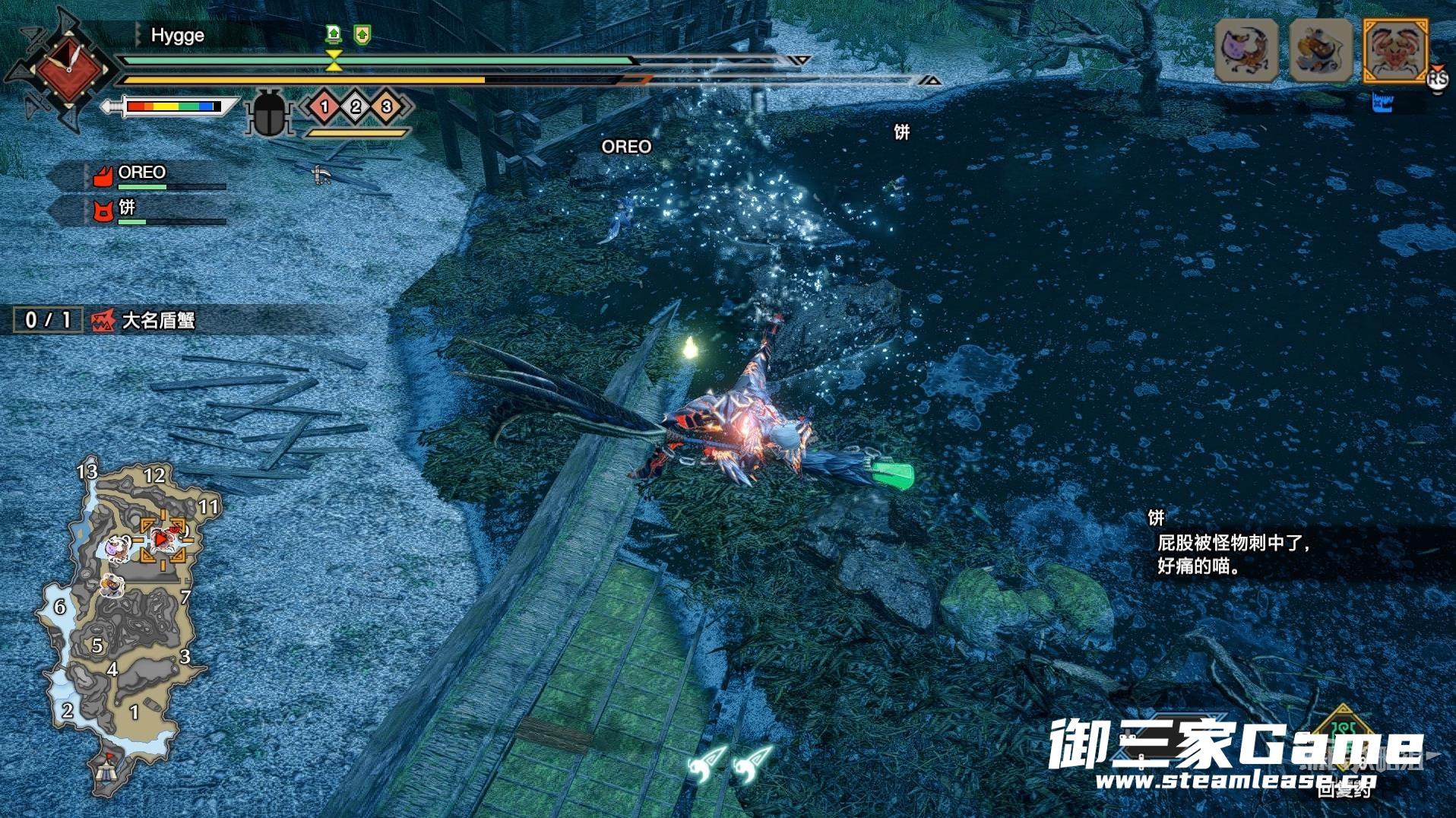Select the targeted monster marker on the minimap
1456x818 pixels.
(x=163, y=539)
